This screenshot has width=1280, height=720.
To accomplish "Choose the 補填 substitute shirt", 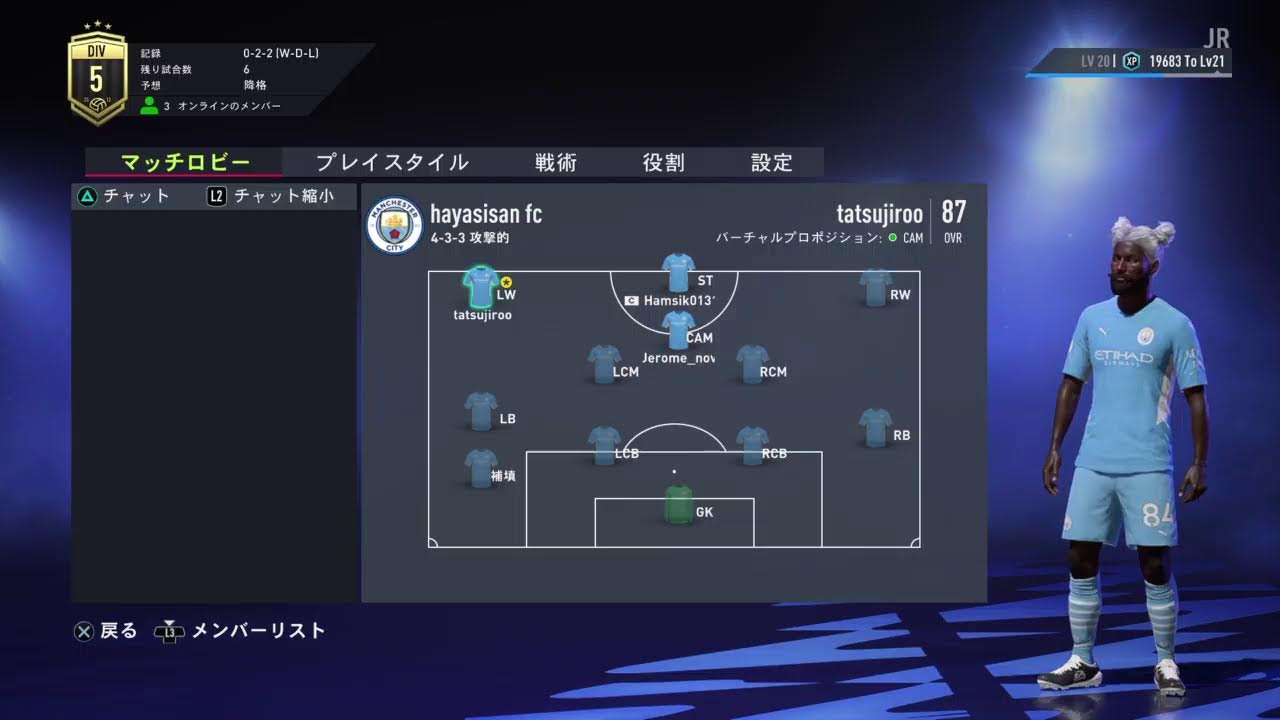I will point(481,468).
